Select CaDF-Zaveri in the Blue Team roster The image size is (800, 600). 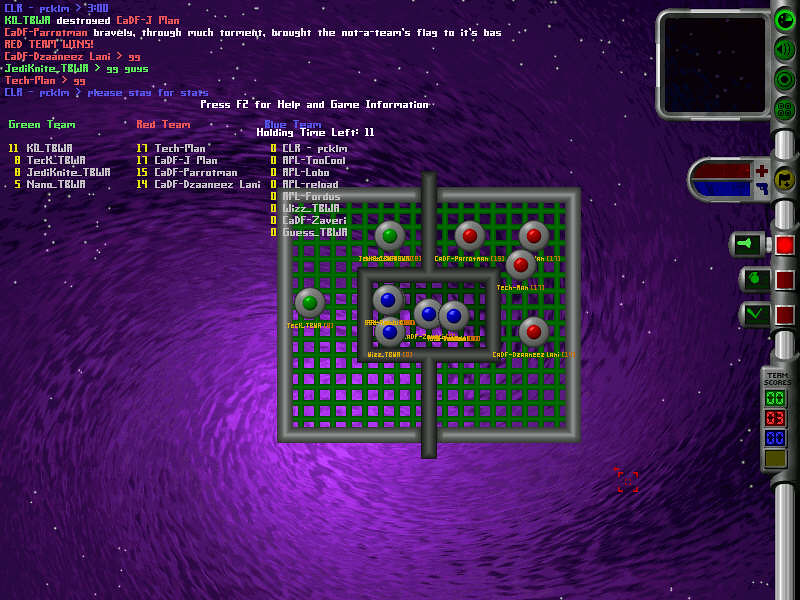[314, 220]
